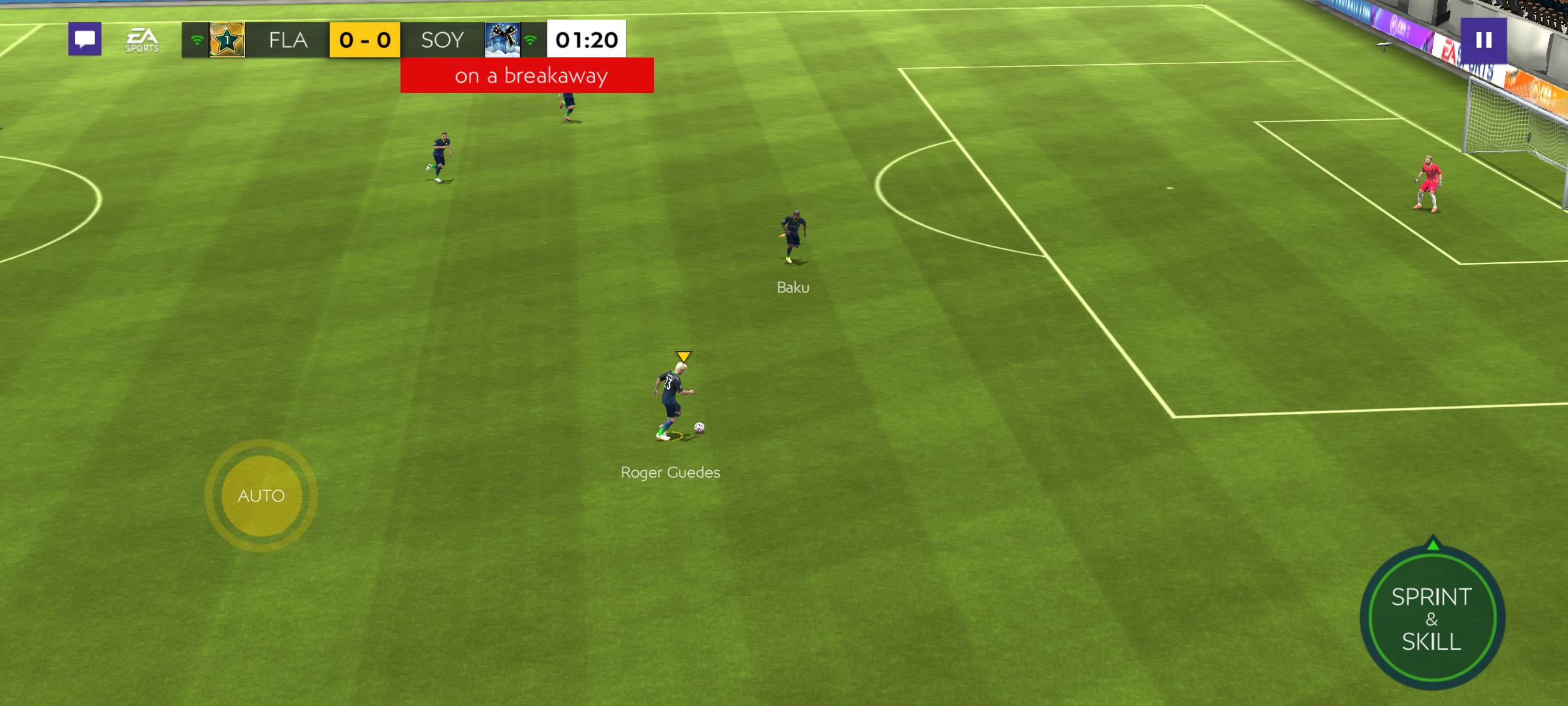This screenshot has width=1568, height=706.
Task: Tap the yellow selection triangle above Roger Guedes
Action: [x=683, y=356]
